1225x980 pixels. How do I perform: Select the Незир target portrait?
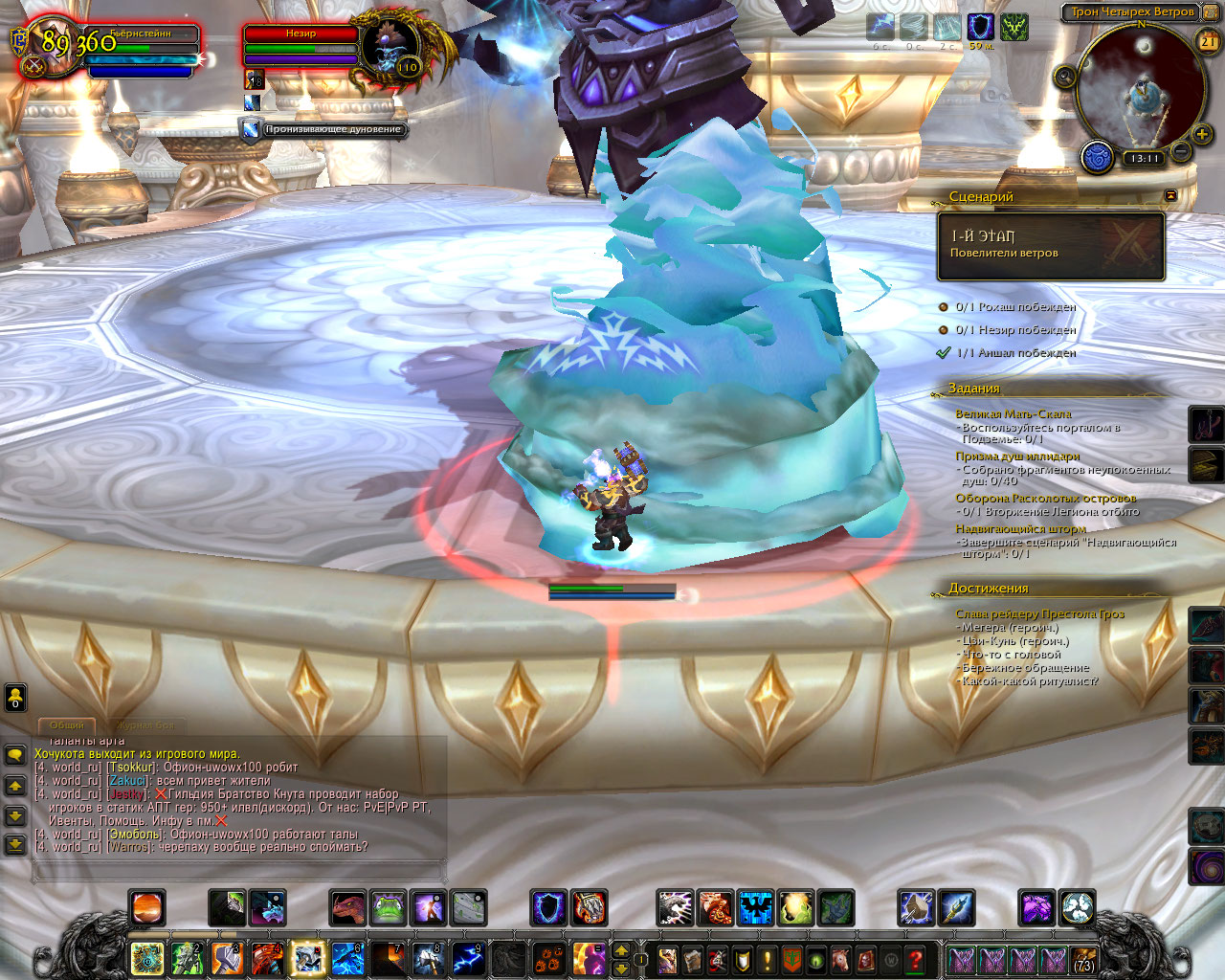point(390,48)
